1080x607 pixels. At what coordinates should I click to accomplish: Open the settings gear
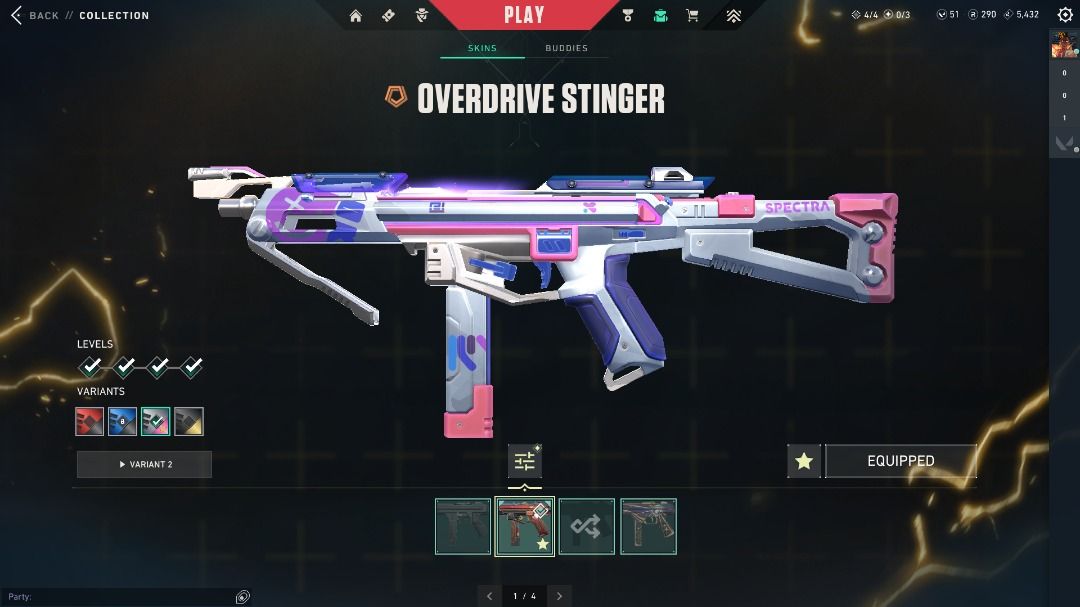pos(1065,15)
